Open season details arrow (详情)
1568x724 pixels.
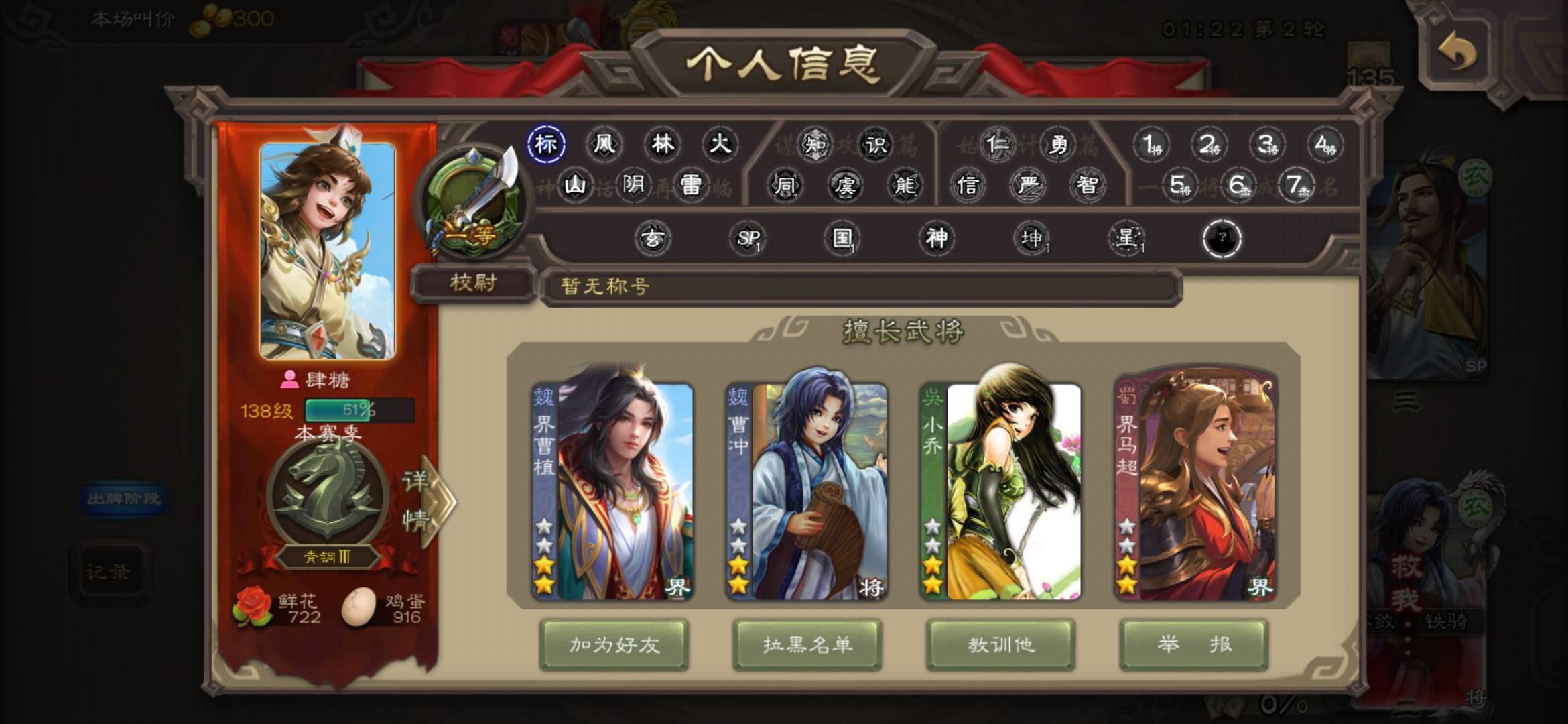click(426, 500)
